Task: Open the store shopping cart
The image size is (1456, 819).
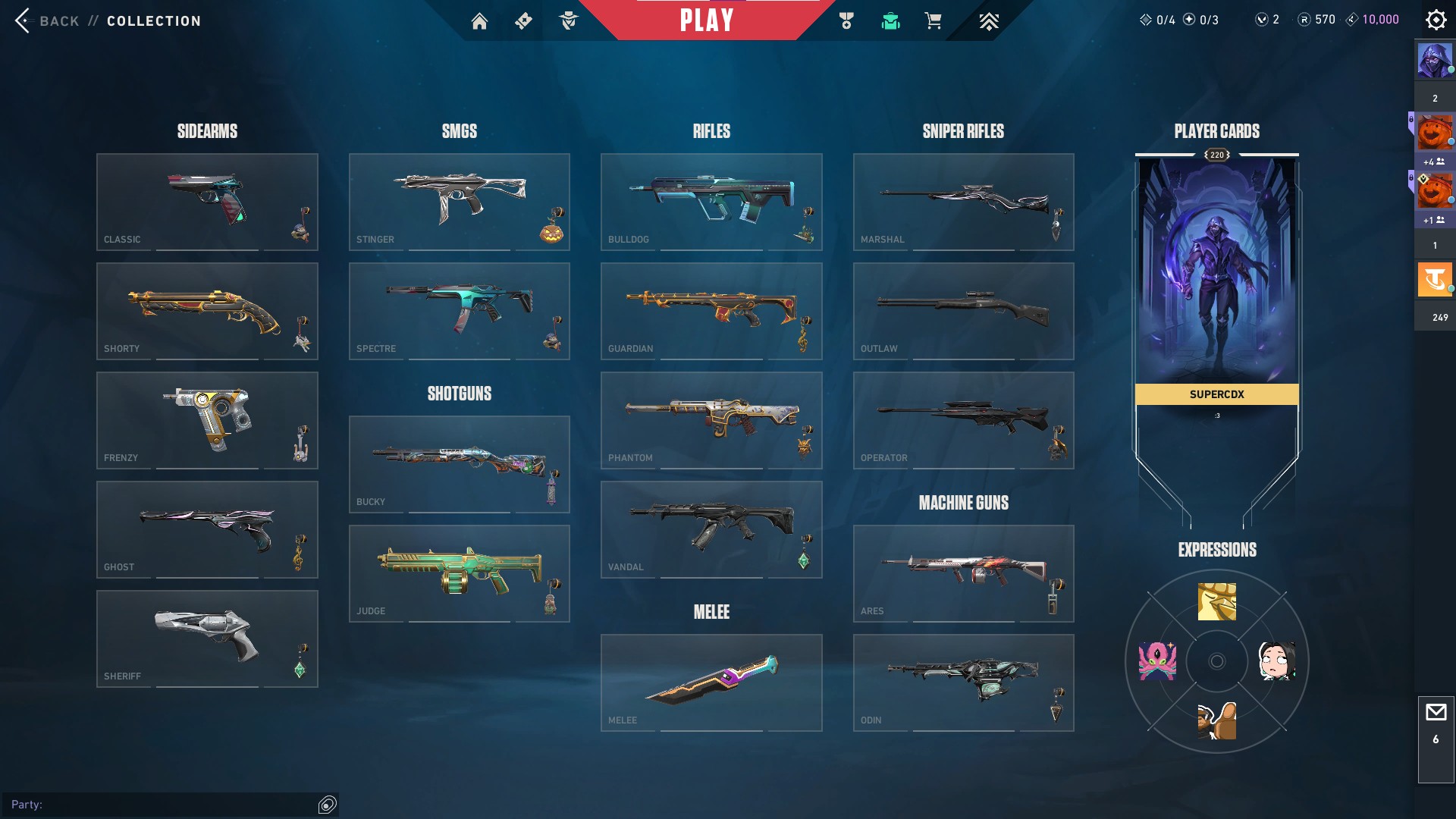Action: 933,21
